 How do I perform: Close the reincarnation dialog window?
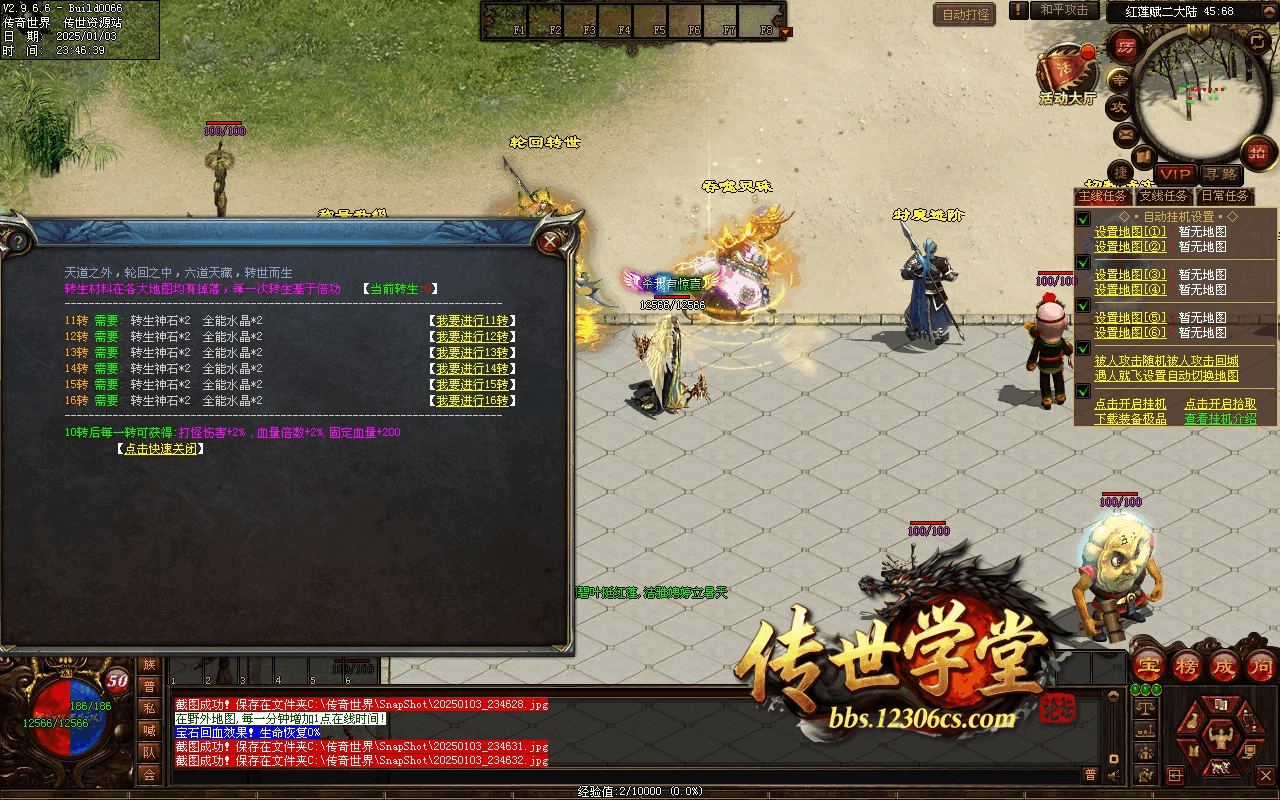(549, 241)
